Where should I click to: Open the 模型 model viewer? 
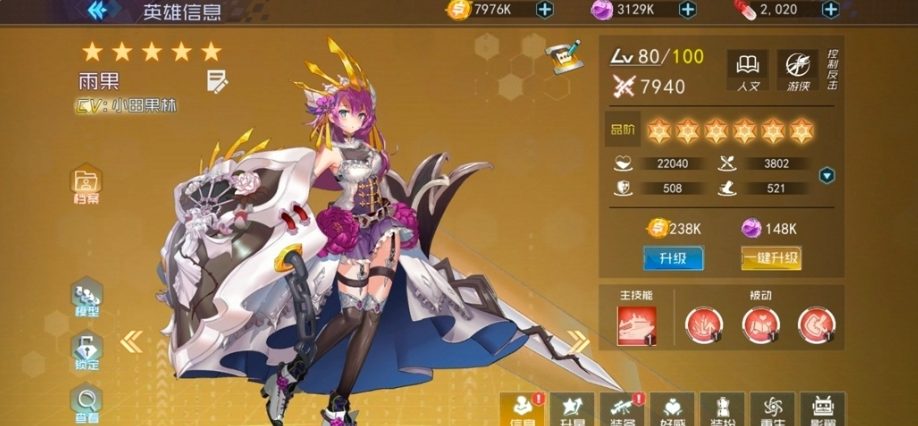(87, 298)
